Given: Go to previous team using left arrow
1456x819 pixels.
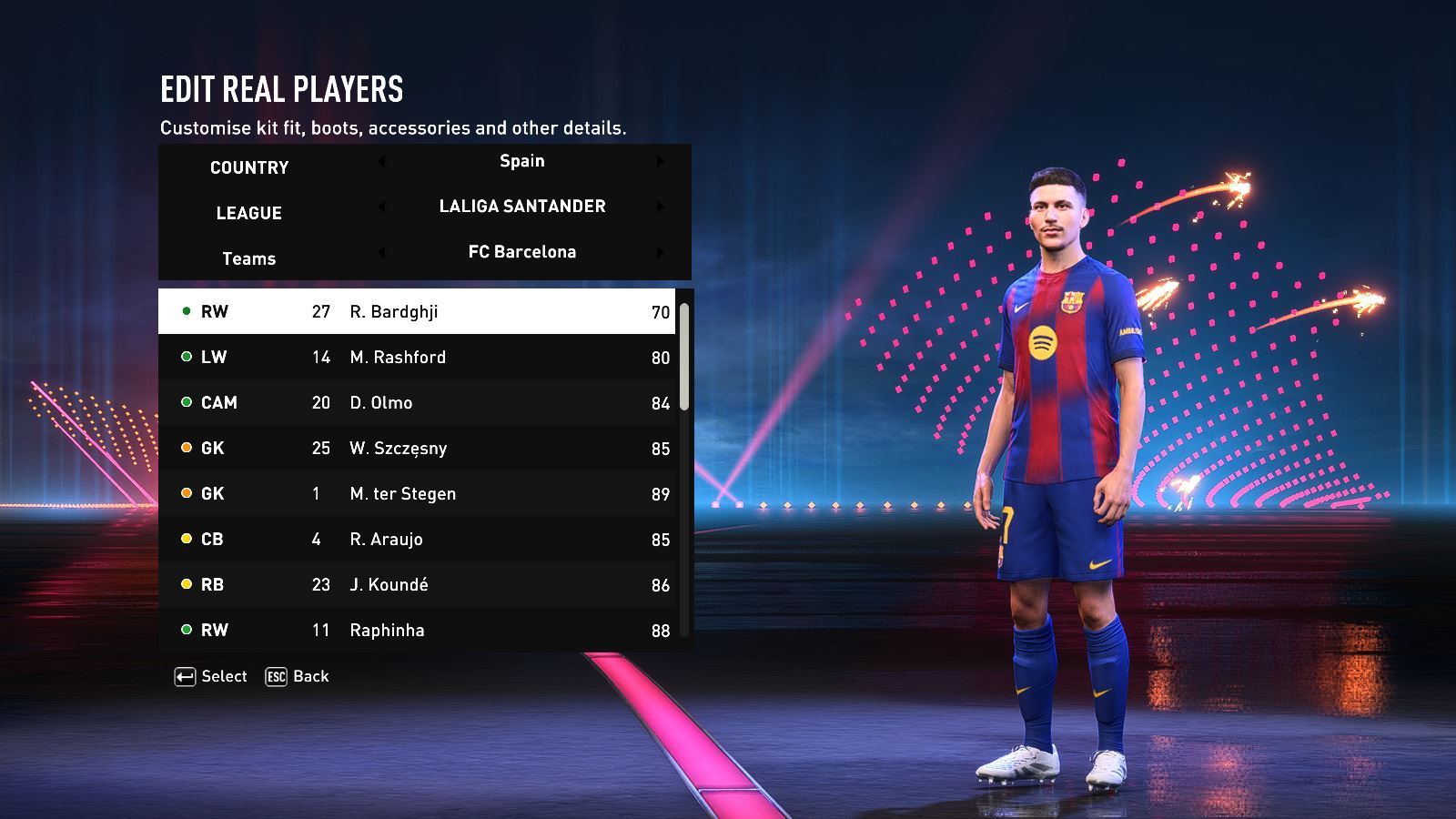Looking at the screenshot, I should tap(381, 252).
